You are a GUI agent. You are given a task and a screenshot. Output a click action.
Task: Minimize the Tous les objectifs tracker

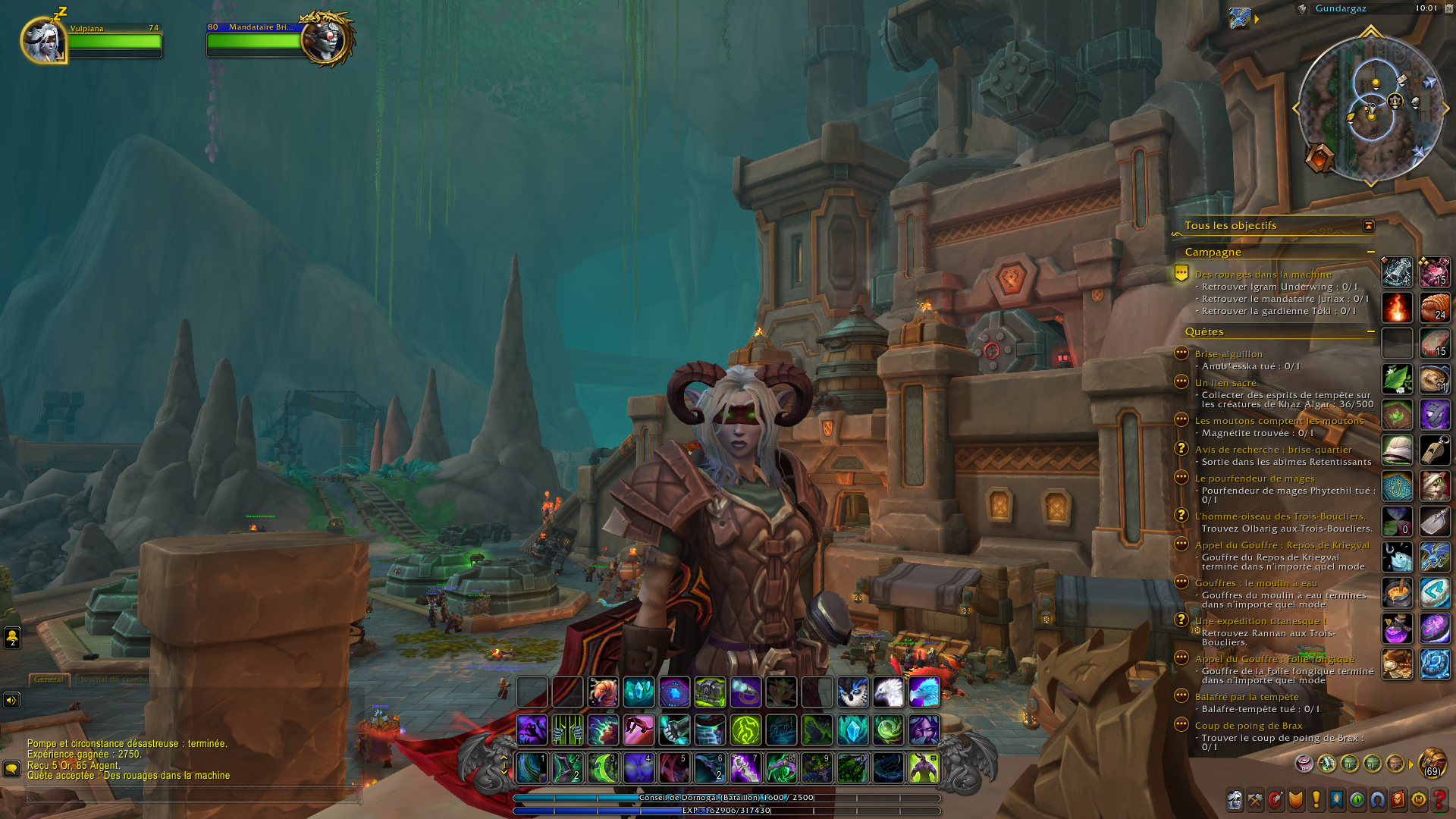pyautogui.click(x=1368, y=225)
